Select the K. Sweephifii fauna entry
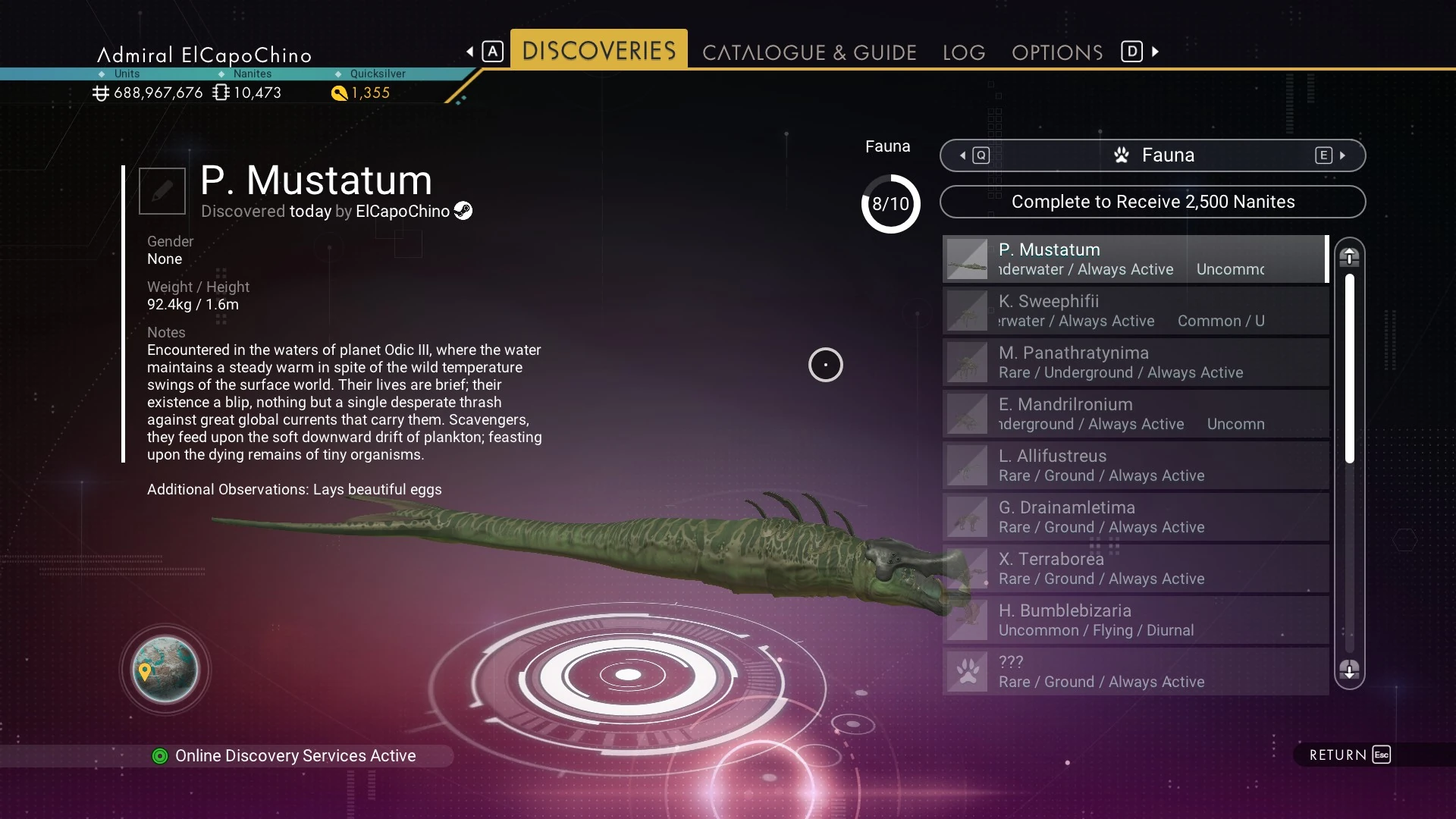The height and width of the screenshot is (819, 1456). (1135, 310)
